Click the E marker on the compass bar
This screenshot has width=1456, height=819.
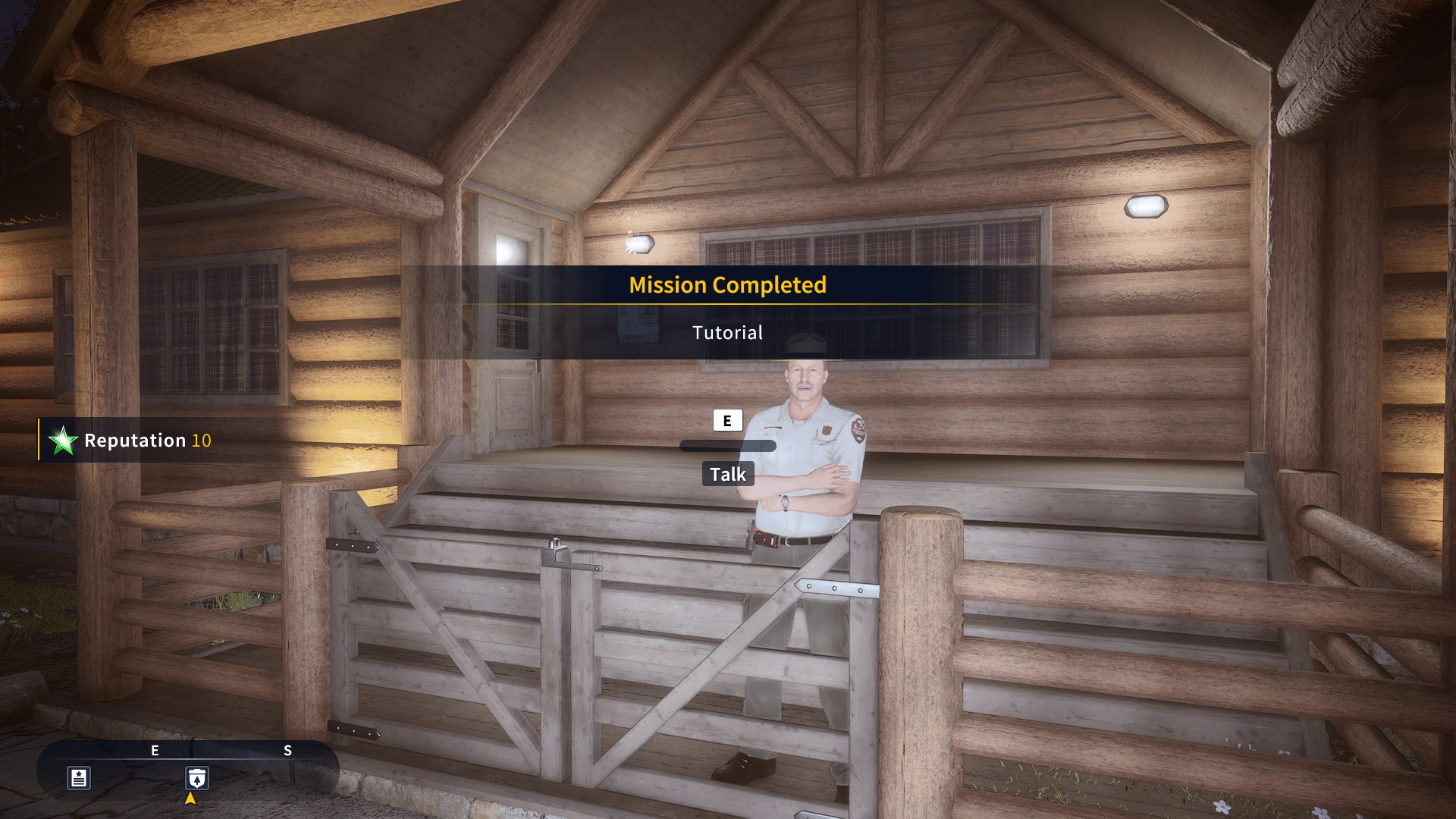click(x=155, y=752)
